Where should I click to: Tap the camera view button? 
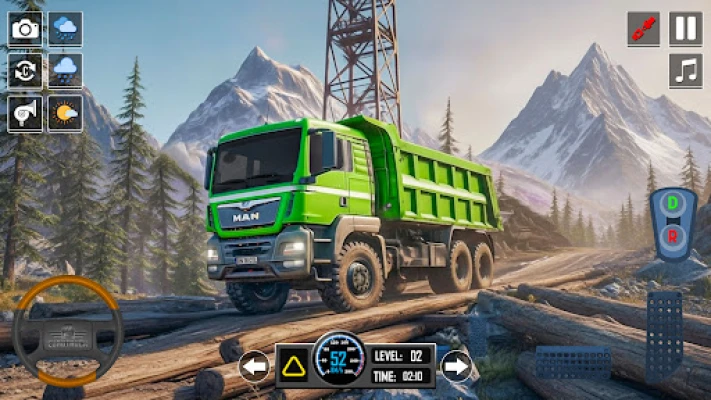click(24, 28)
